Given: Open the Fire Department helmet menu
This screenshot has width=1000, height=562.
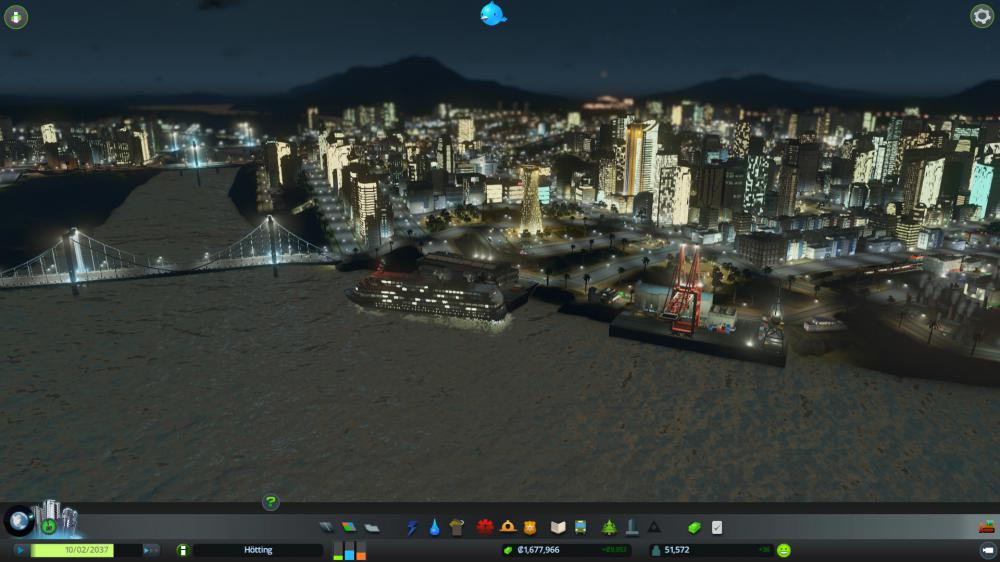Looking at the screenshot, I should click(x=508, y=527).
